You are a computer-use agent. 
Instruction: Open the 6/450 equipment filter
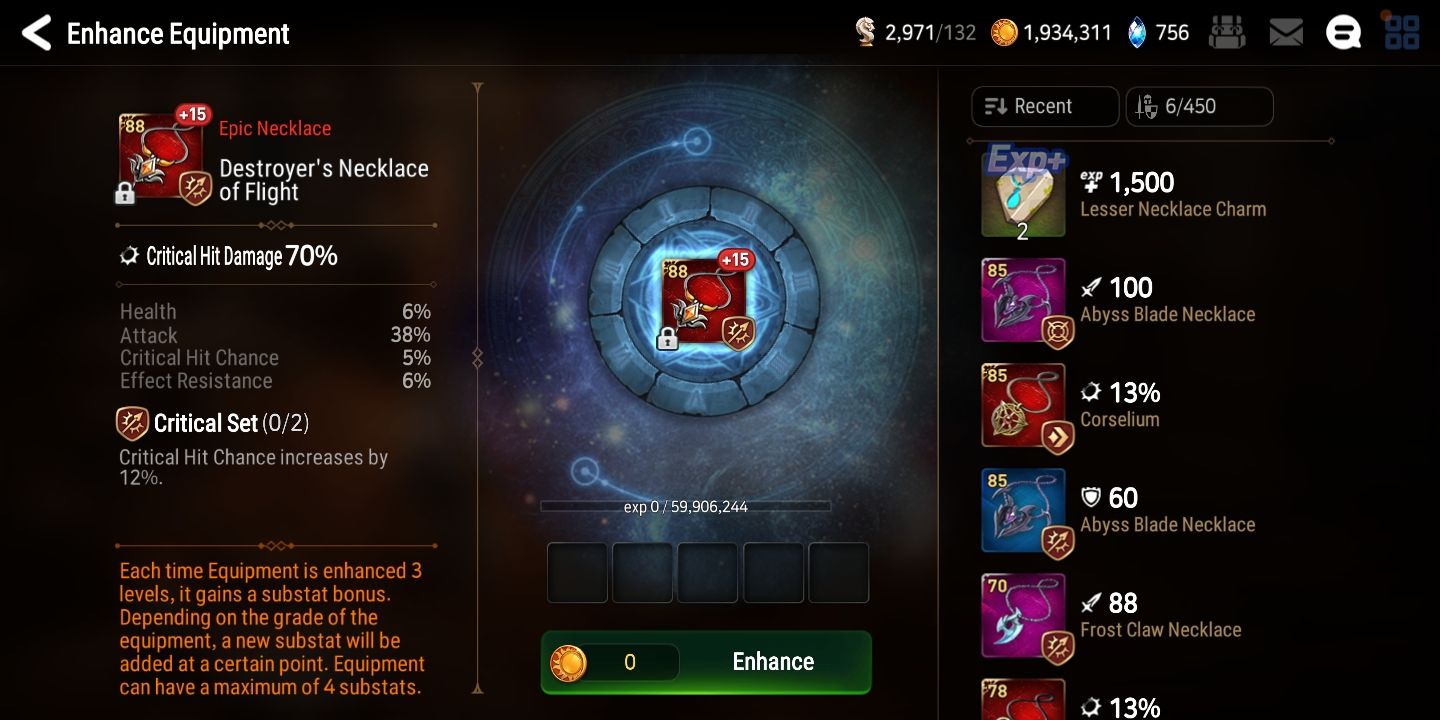(1199, 106)
